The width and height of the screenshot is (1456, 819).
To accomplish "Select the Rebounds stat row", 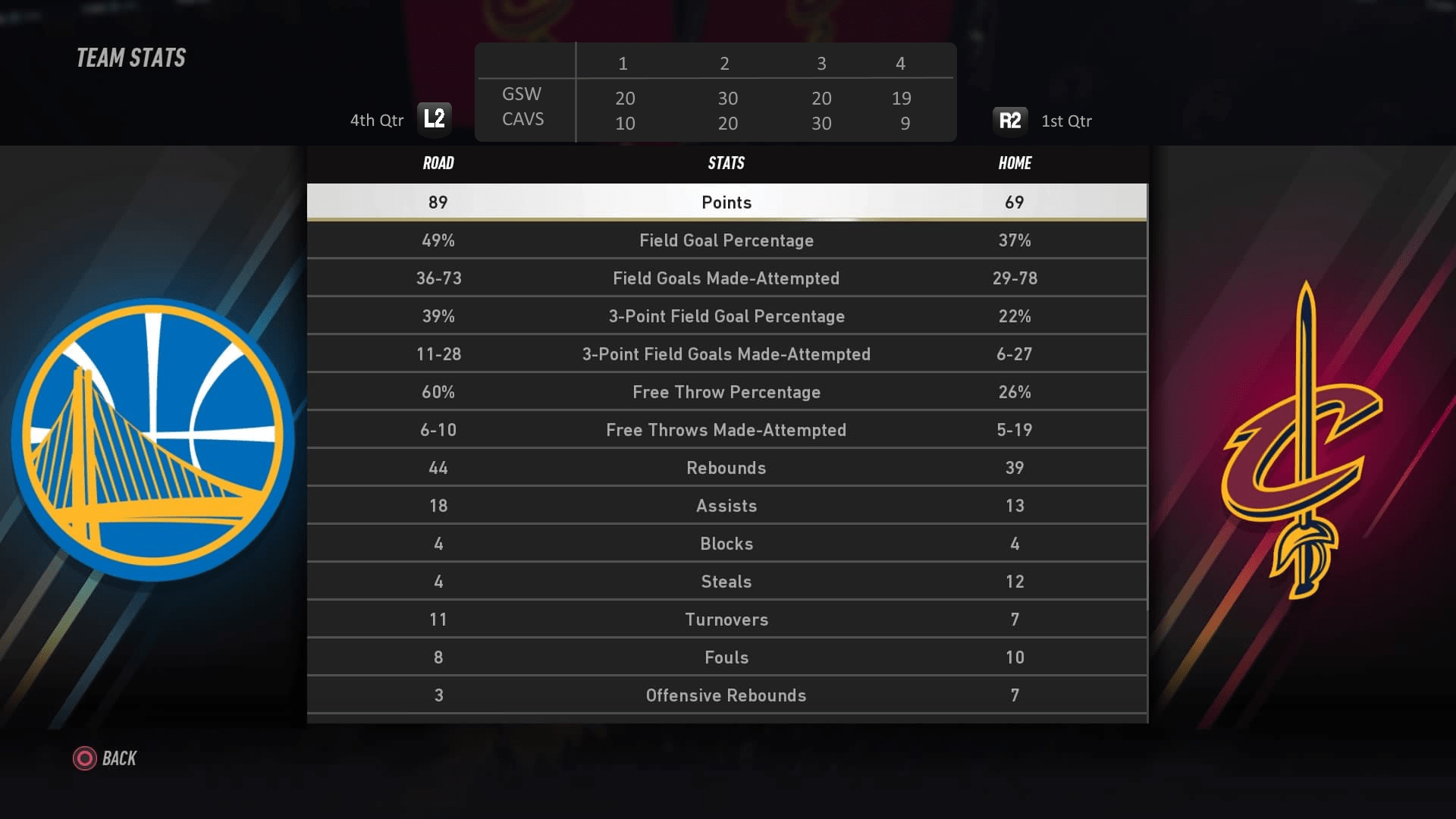I will 726,468.
